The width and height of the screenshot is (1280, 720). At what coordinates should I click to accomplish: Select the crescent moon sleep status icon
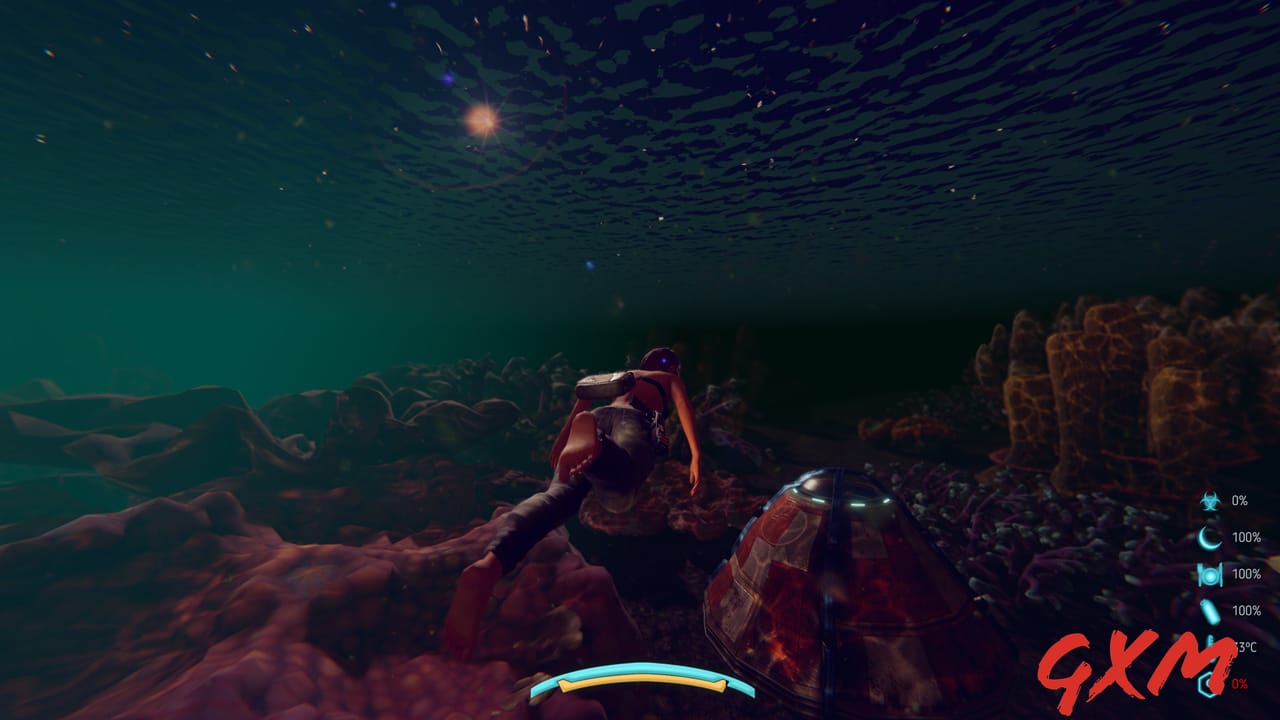tap(1208, 536)
